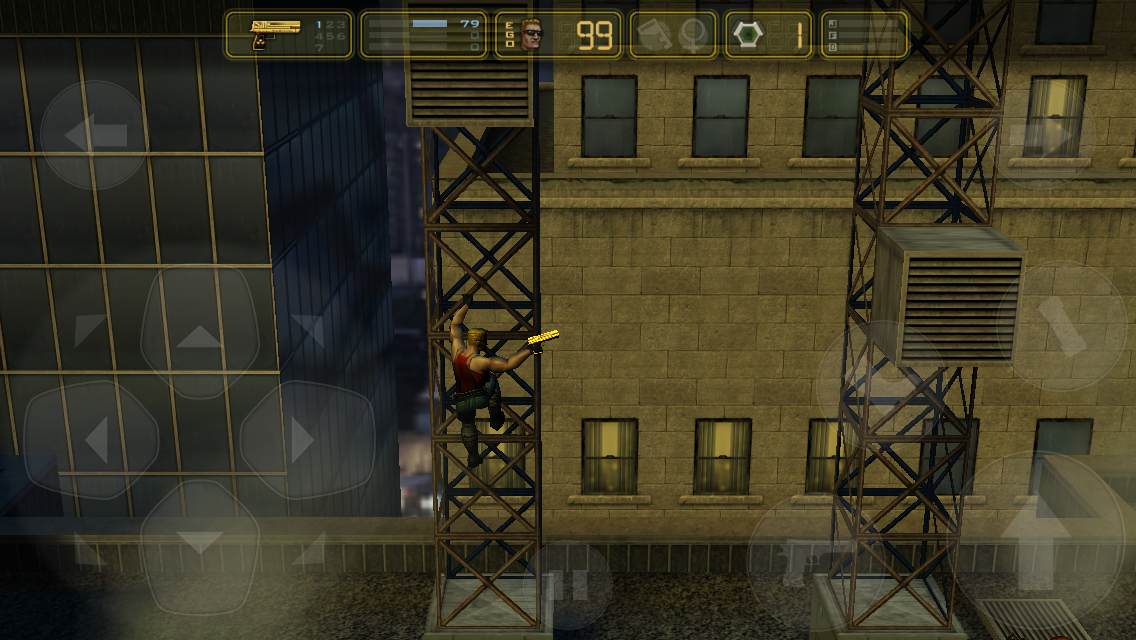
Task: Tap the d-pad left arrow
Action: tap(92, 438)
